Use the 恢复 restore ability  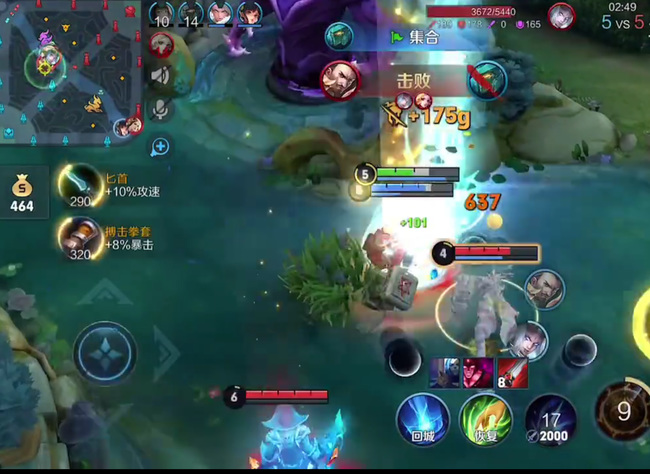click(486, 419)
